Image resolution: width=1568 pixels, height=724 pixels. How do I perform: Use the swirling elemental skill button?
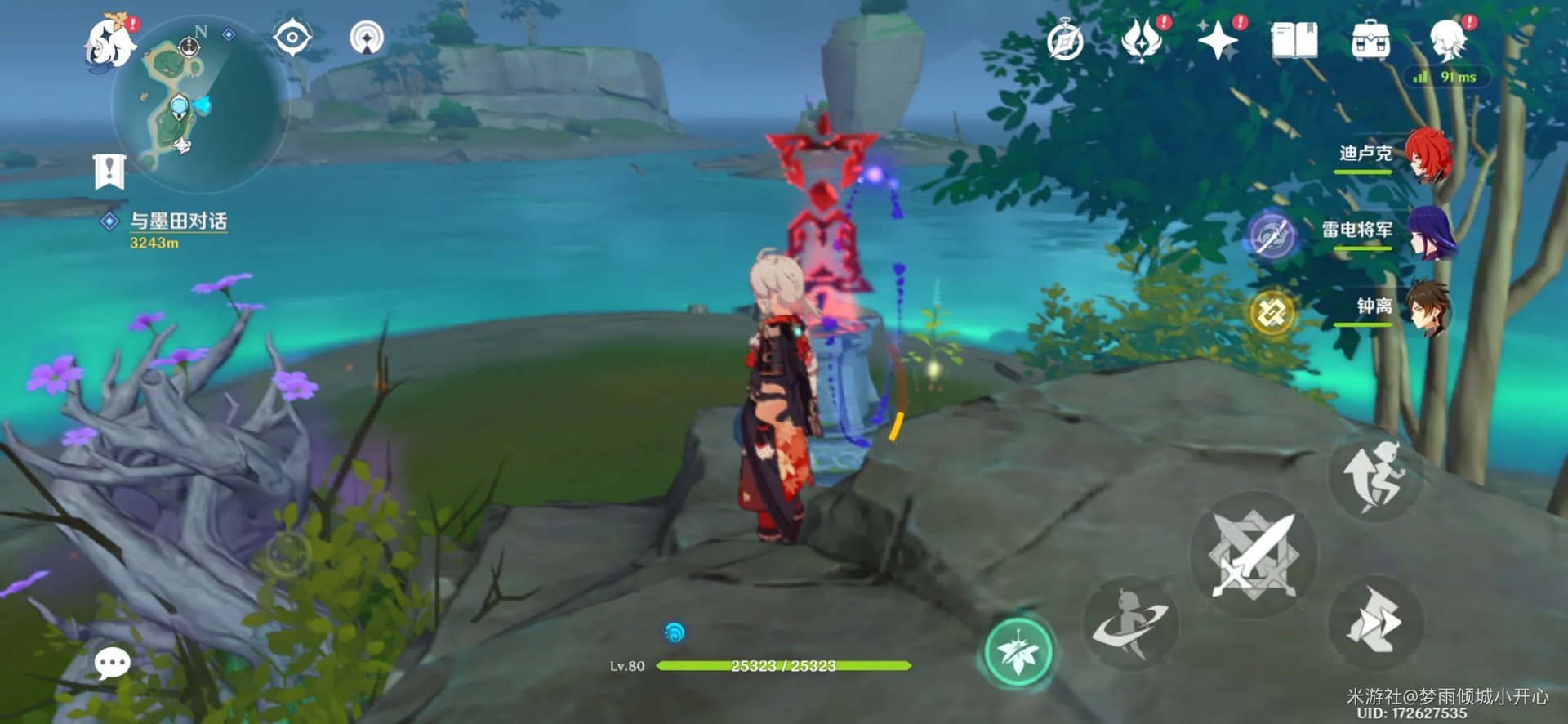click(x=1131, y=623)
